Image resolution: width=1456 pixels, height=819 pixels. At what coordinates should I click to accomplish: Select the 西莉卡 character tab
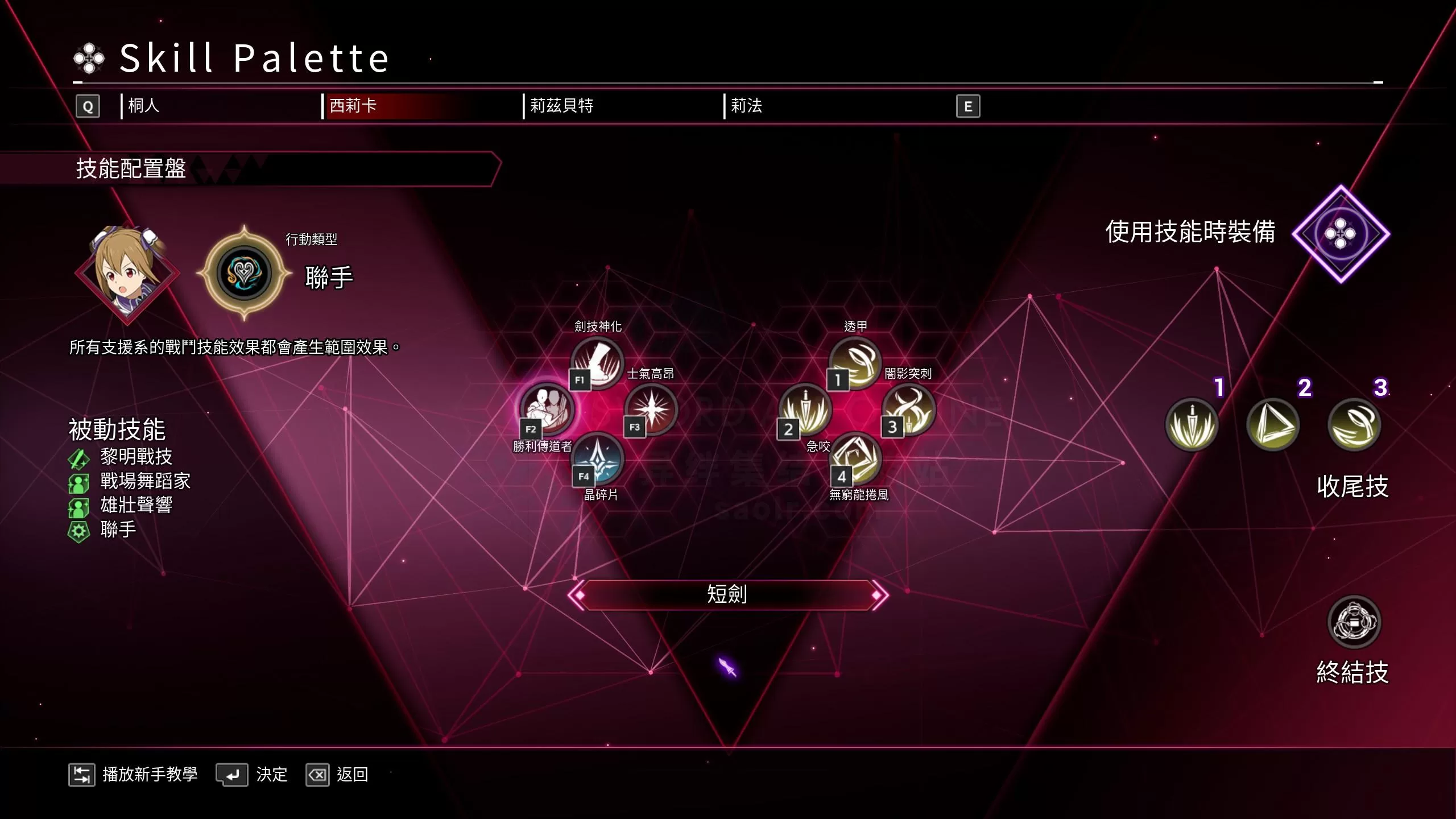point(353,106)
